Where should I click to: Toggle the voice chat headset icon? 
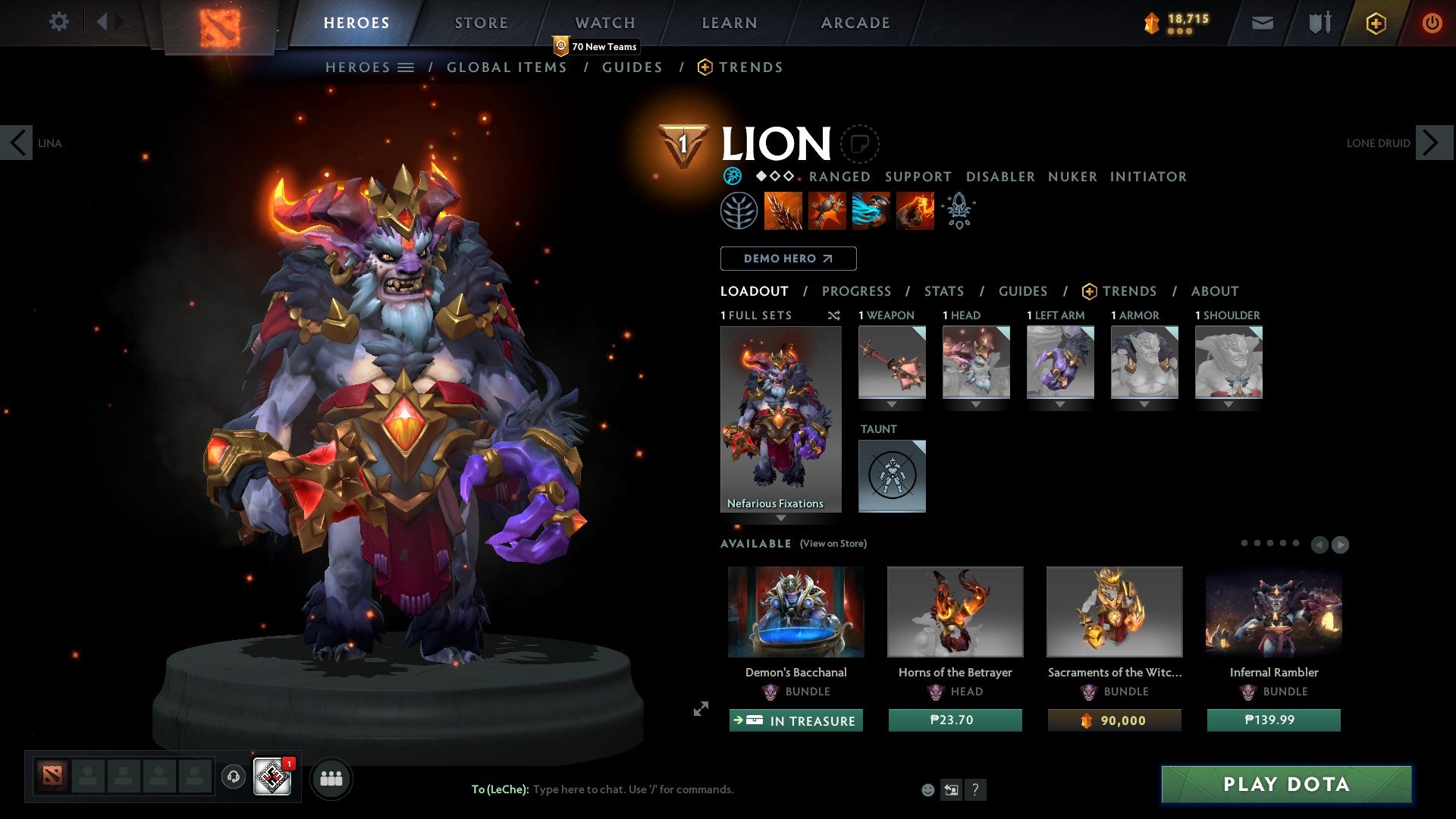tap(233, 777)
